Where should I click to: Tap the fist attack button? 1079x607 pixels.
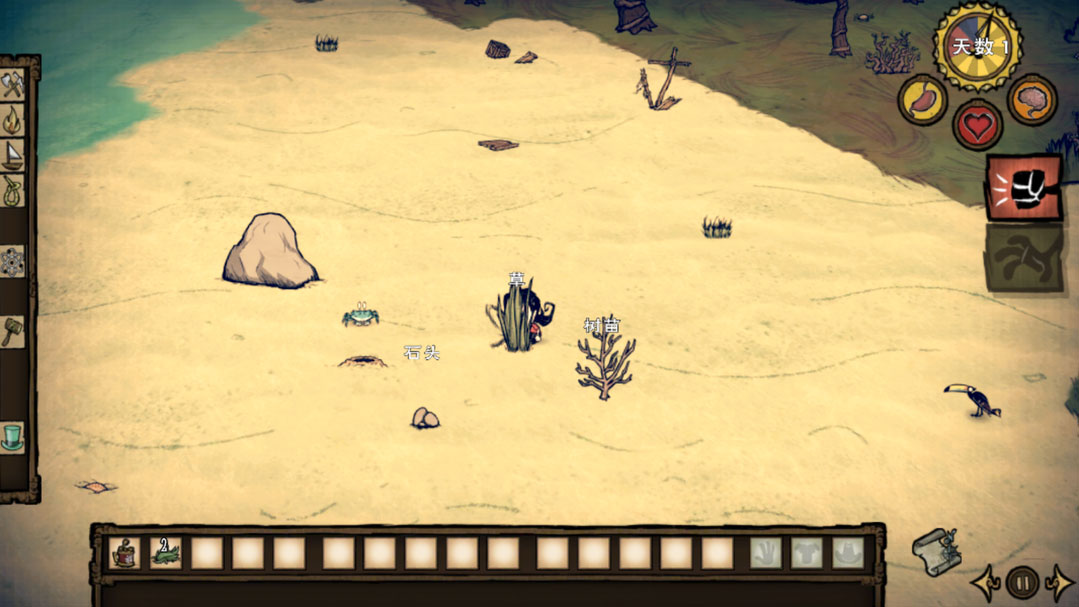[1024, 187]
